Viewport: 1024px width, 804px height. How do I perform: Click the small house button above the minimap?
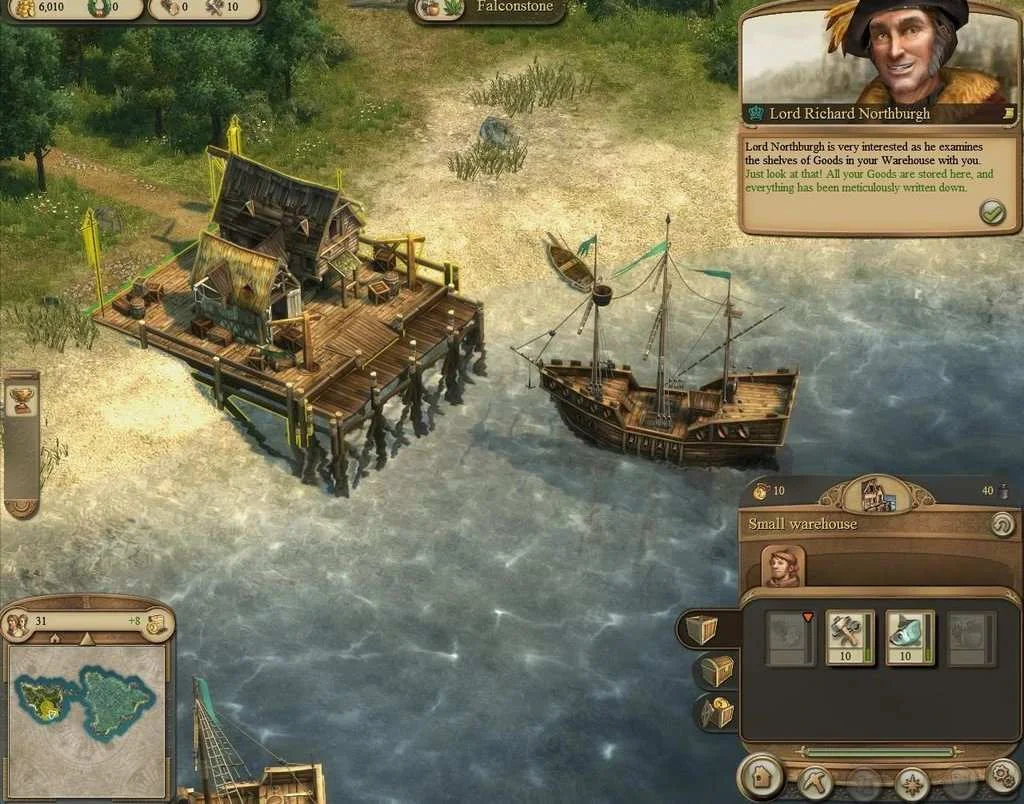point(54,638)
